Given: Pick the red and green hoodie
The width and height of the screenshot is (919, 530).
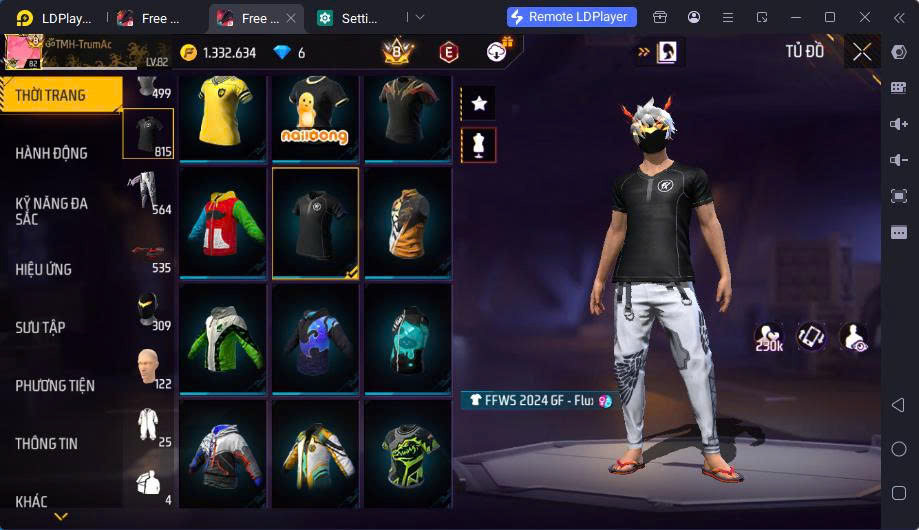Looking at the screenshot, I should tap(222, 223).
